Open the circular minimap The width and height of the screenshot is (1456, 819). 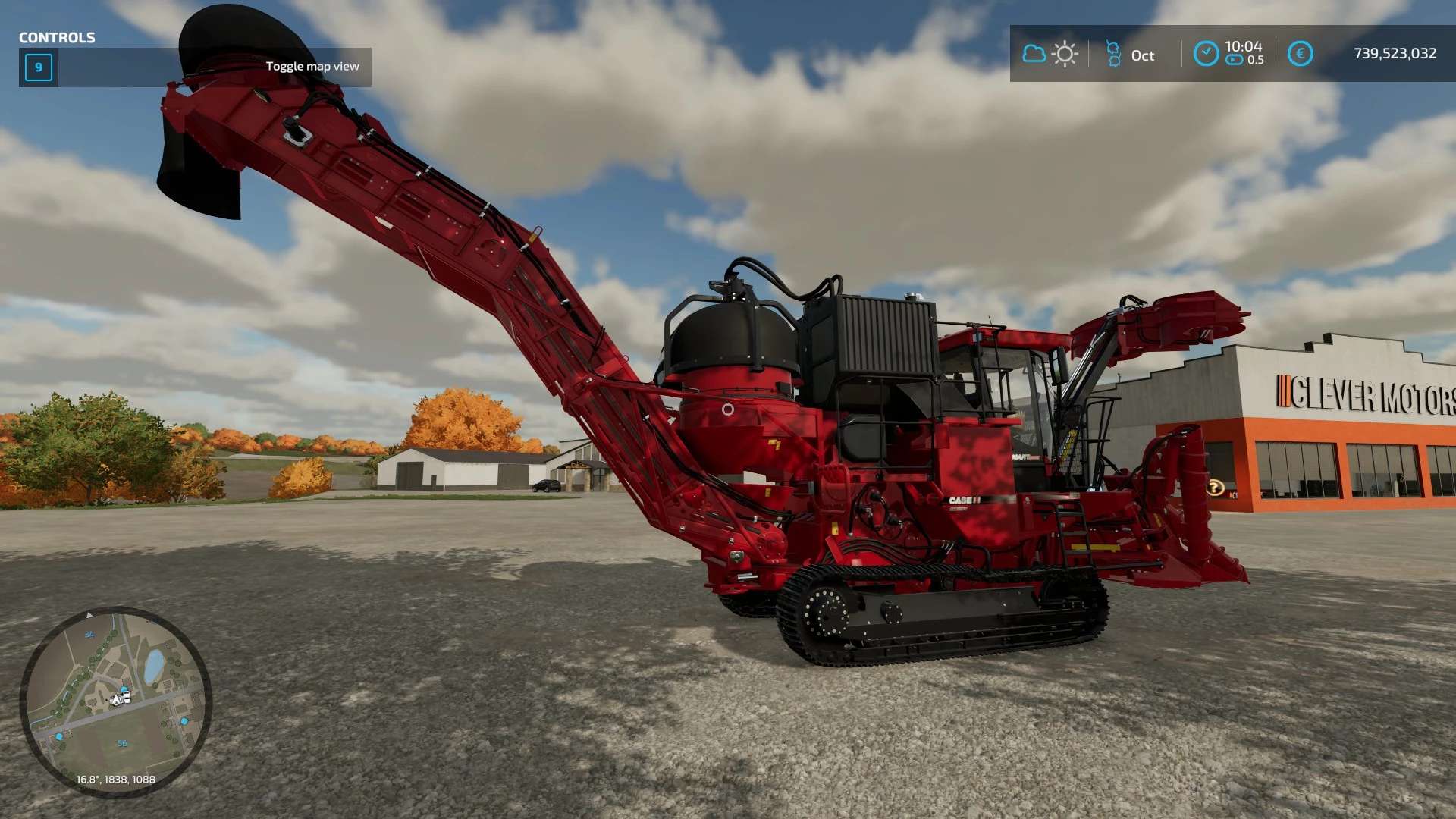pyautogui.click(x=115, y=701)
